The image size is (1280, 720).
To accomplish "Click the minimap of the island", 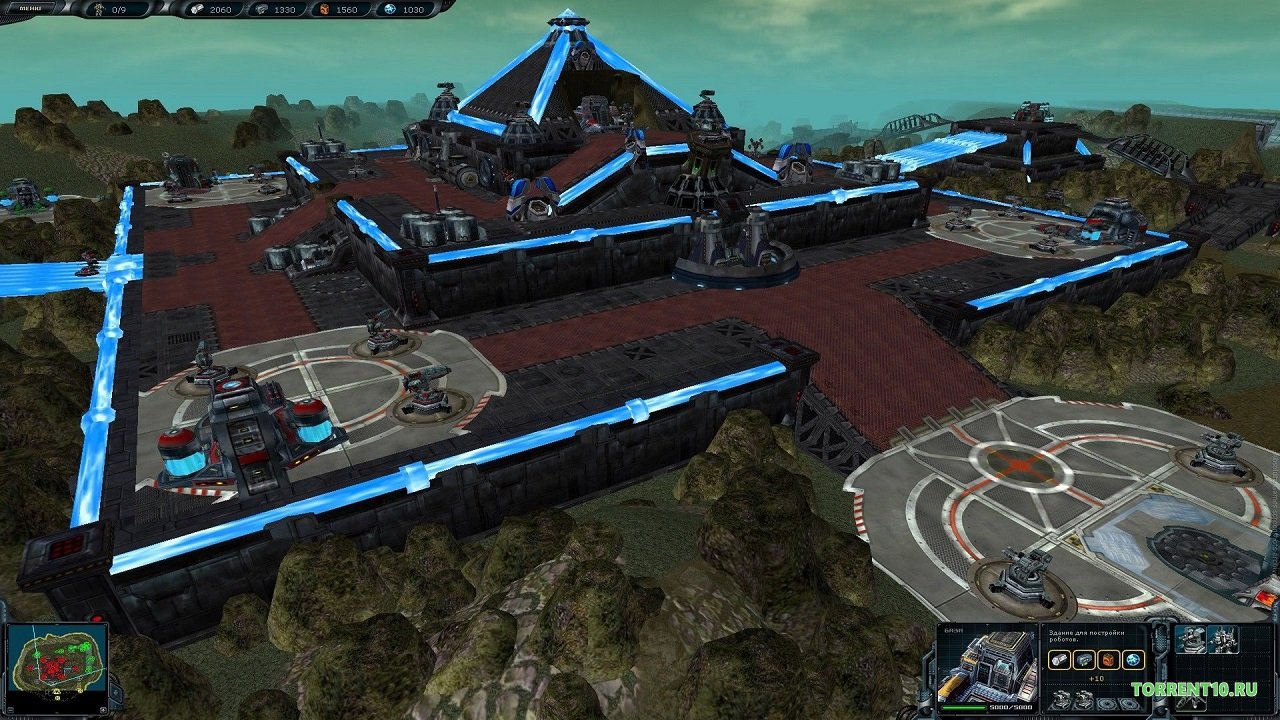I will (57, 661).
